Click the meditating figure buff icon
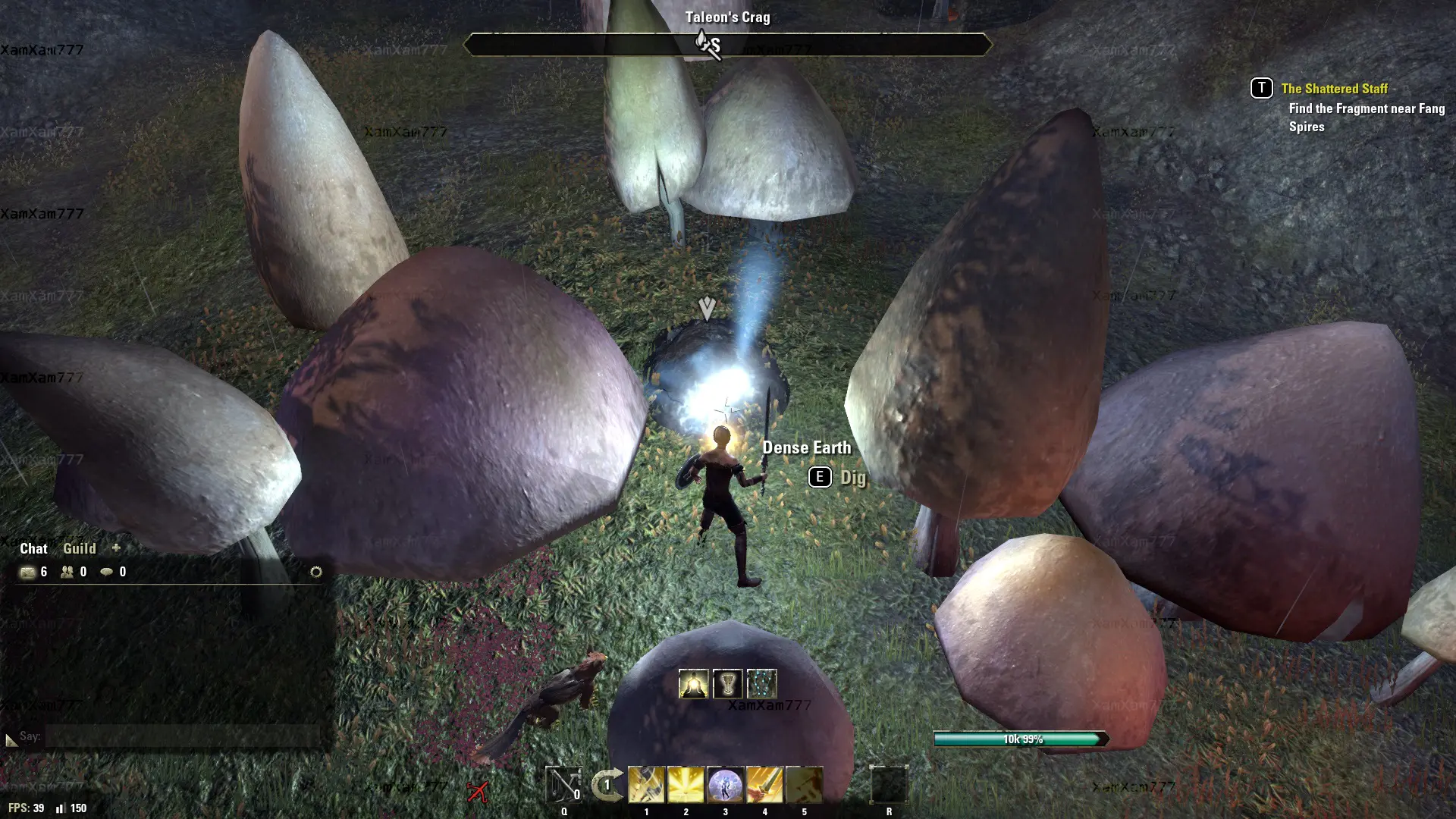This screenshot has width=1456, height=819. pyautogui.click(x=693, y=684)
